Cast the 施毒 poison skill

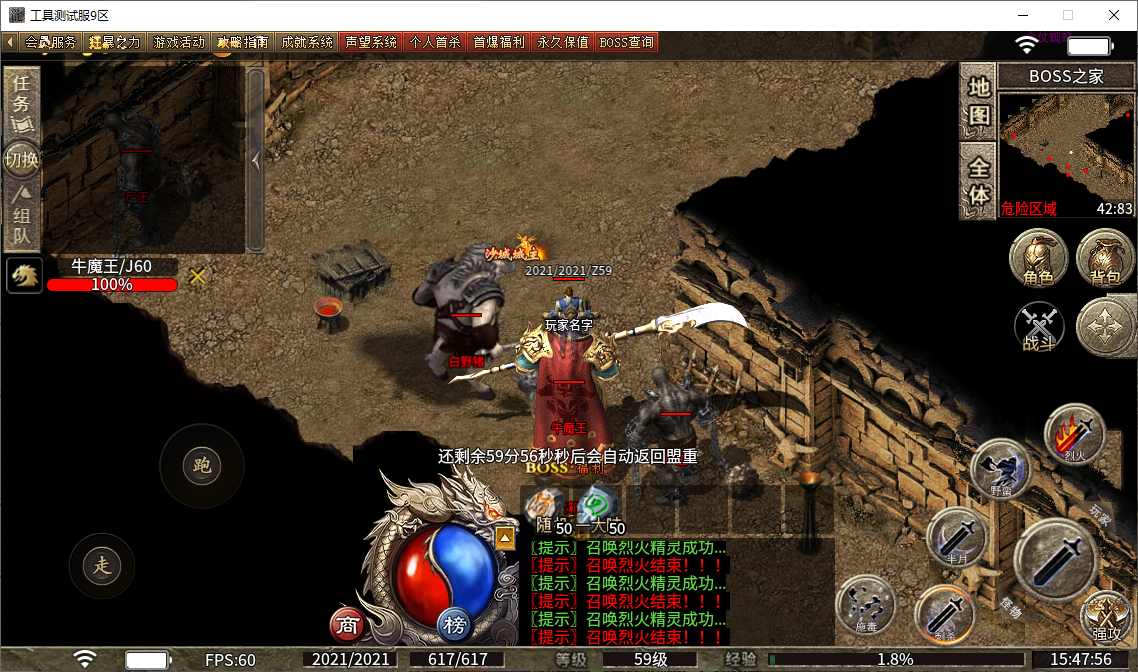(x=866, y=603)
